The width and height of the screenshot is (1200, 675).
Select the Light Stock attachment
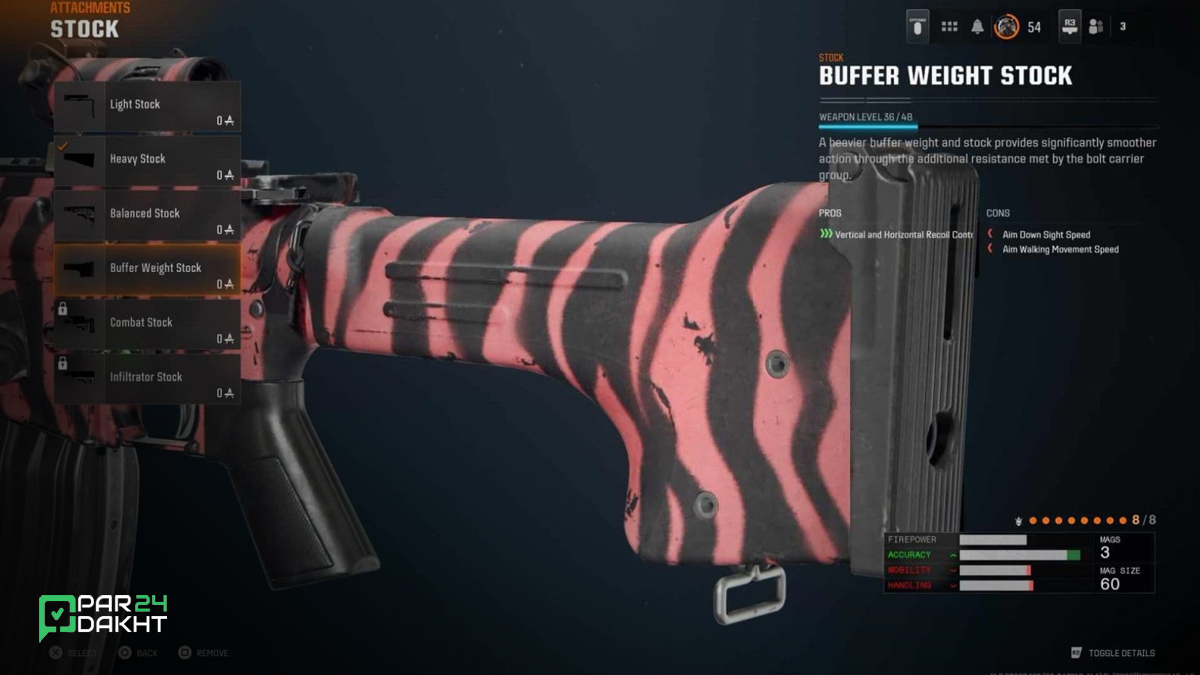click(x=147, y=107)
